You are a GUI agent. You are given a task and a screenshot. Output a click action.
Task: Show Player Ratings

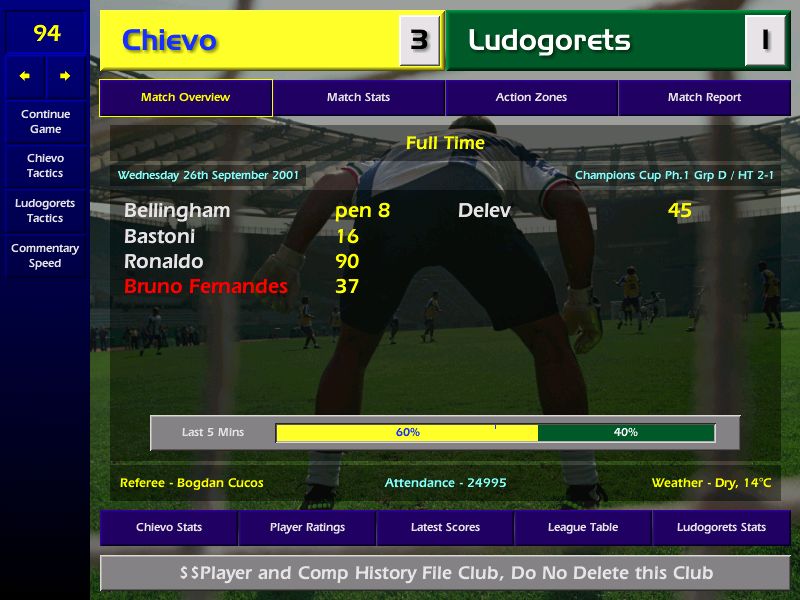[307, 527]
